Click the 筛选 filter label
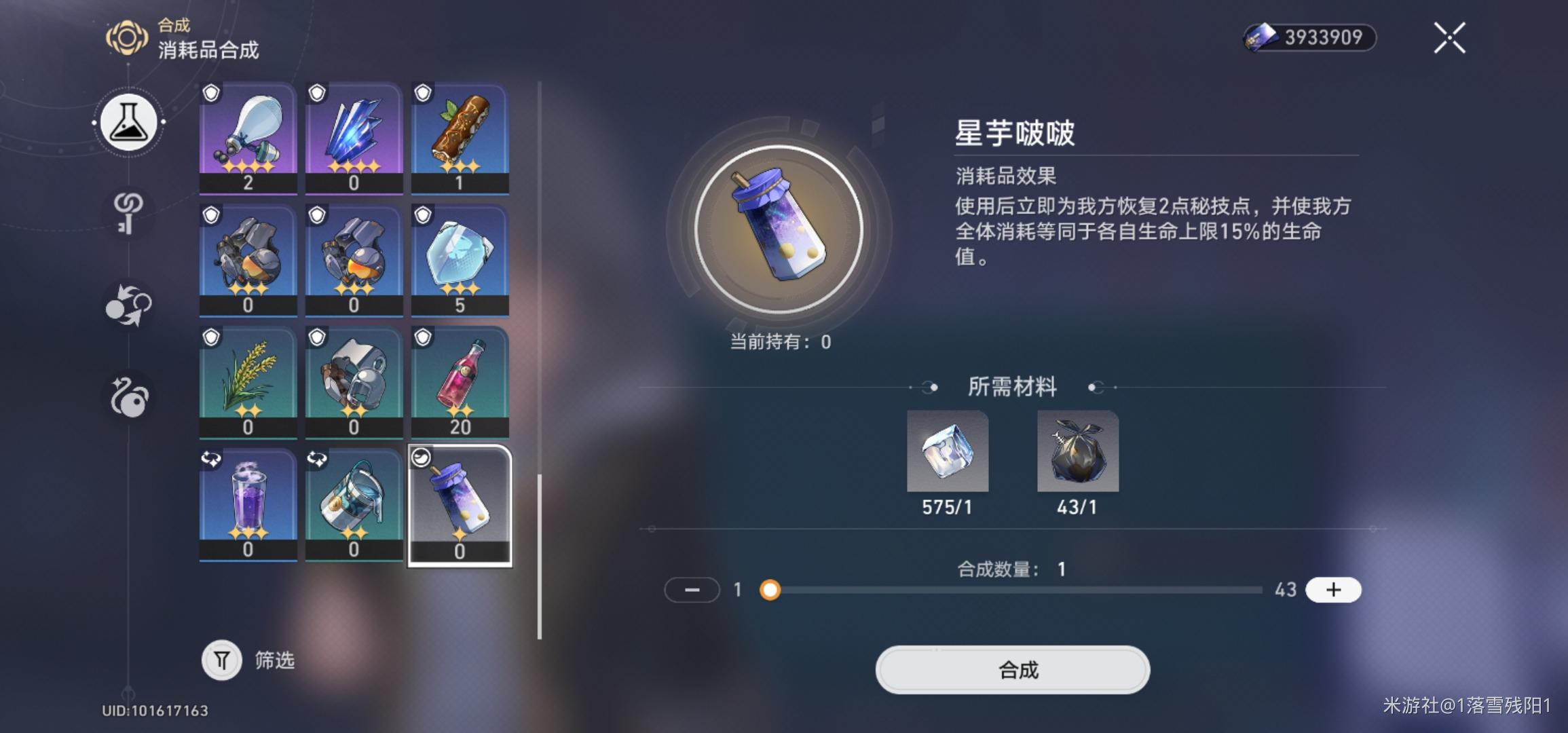 point(274,660)
